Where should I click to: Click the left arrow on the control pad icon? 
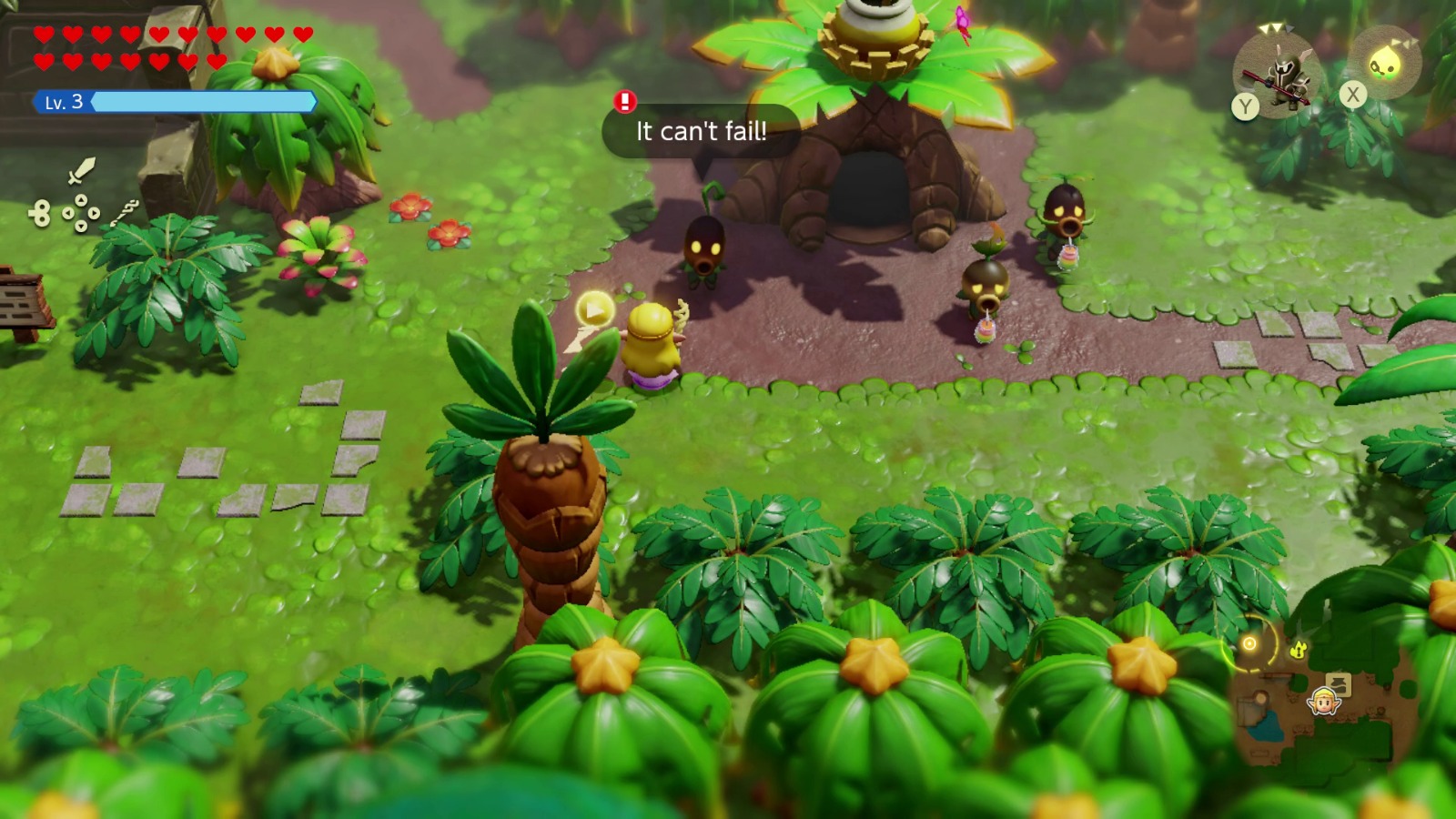coord(67,213)
